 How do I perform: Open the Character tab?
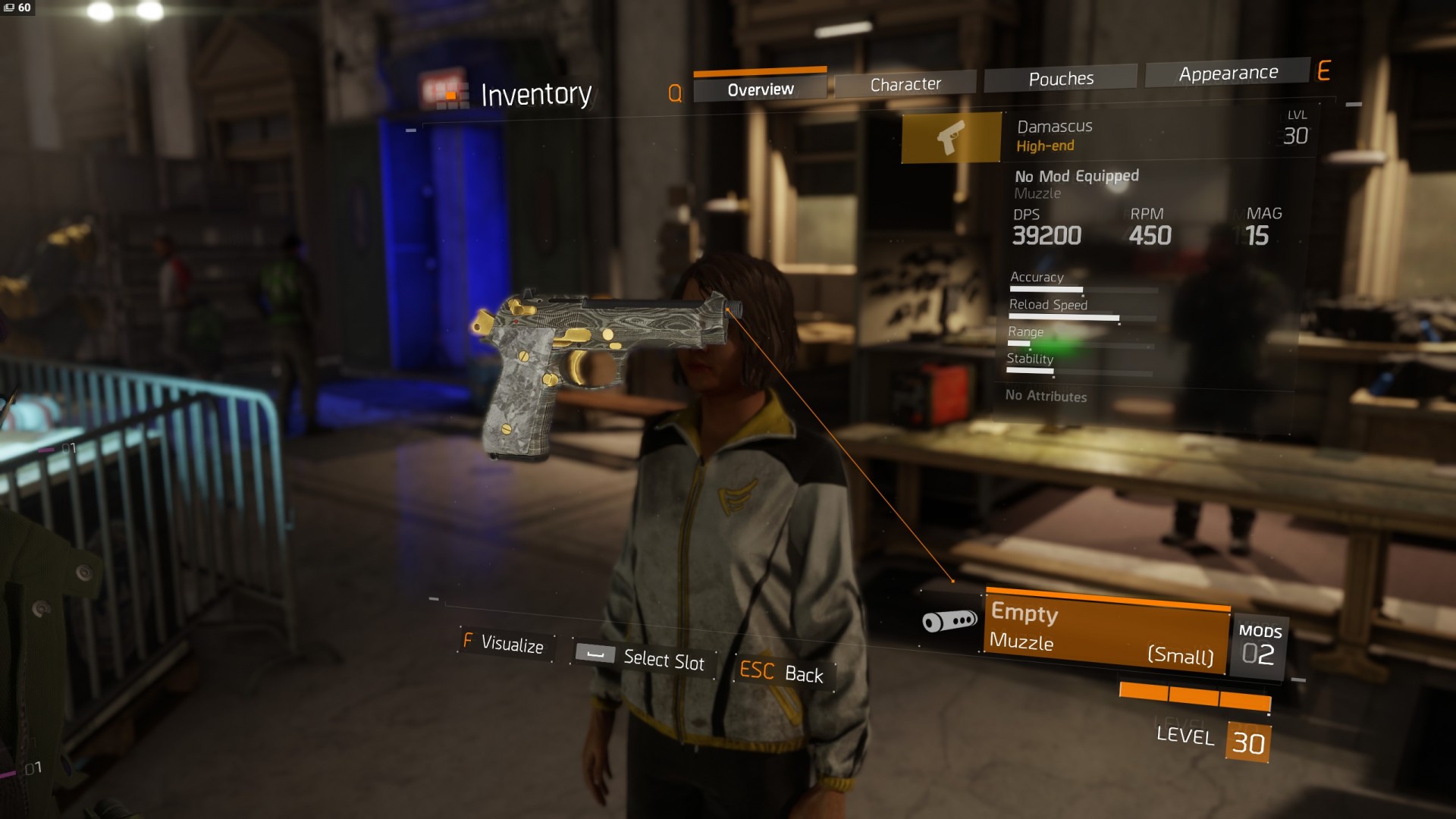point(905,84)
